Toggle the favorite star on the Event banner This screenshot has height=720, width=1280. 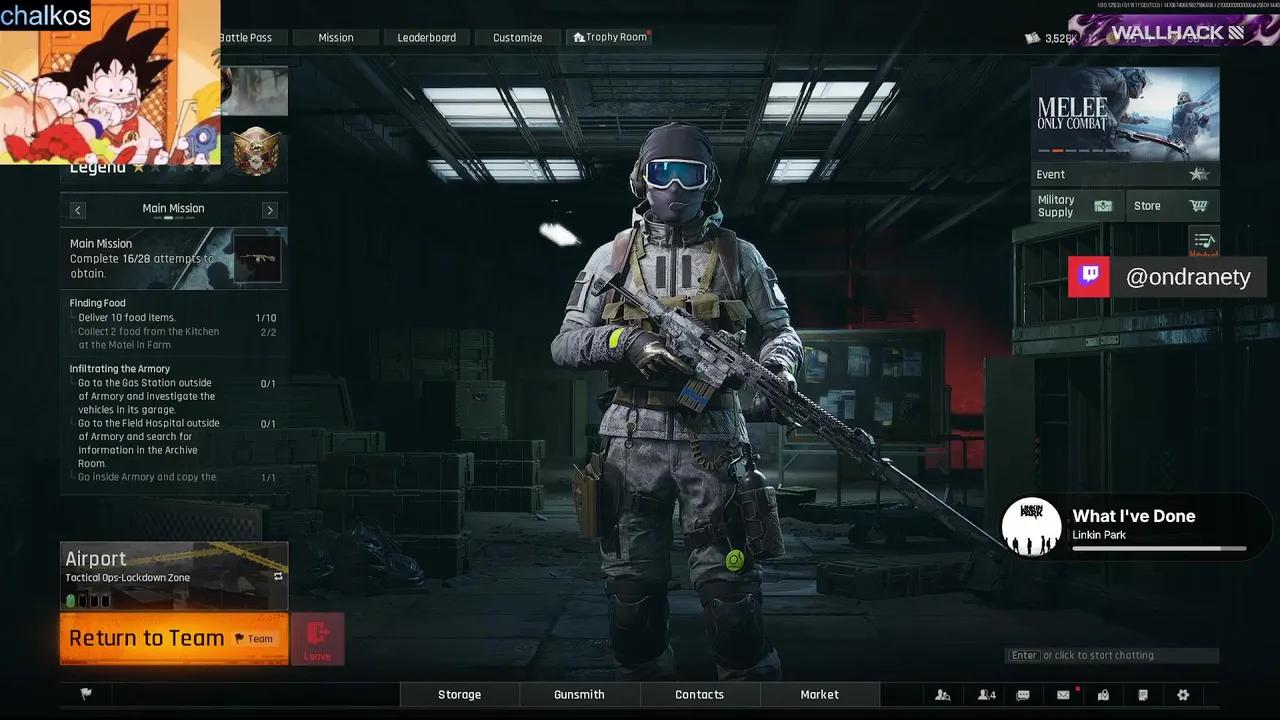[1199, 173]
